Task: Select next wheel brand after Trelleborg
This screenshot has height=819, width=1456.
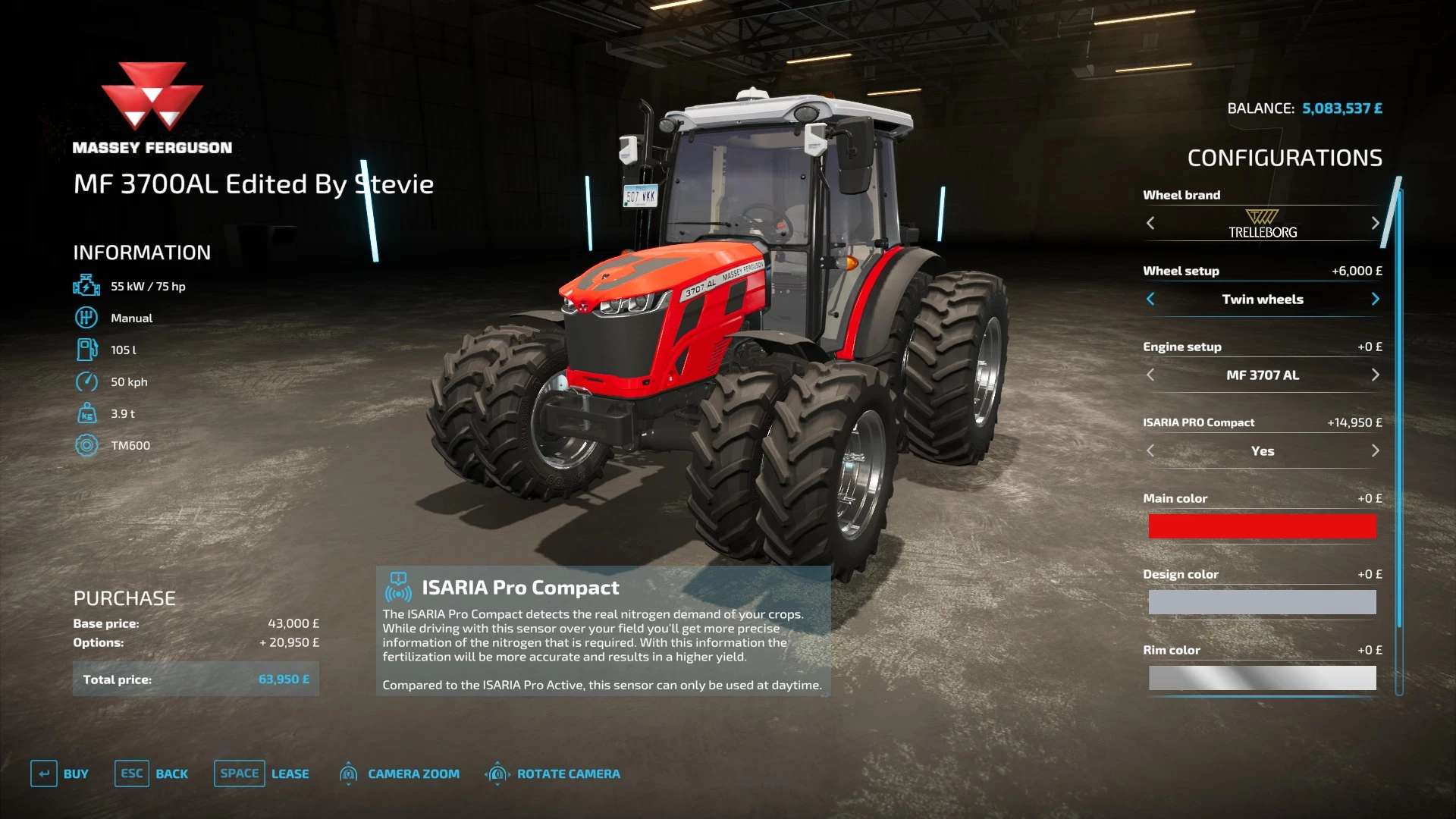Action: coord(1375,223)
